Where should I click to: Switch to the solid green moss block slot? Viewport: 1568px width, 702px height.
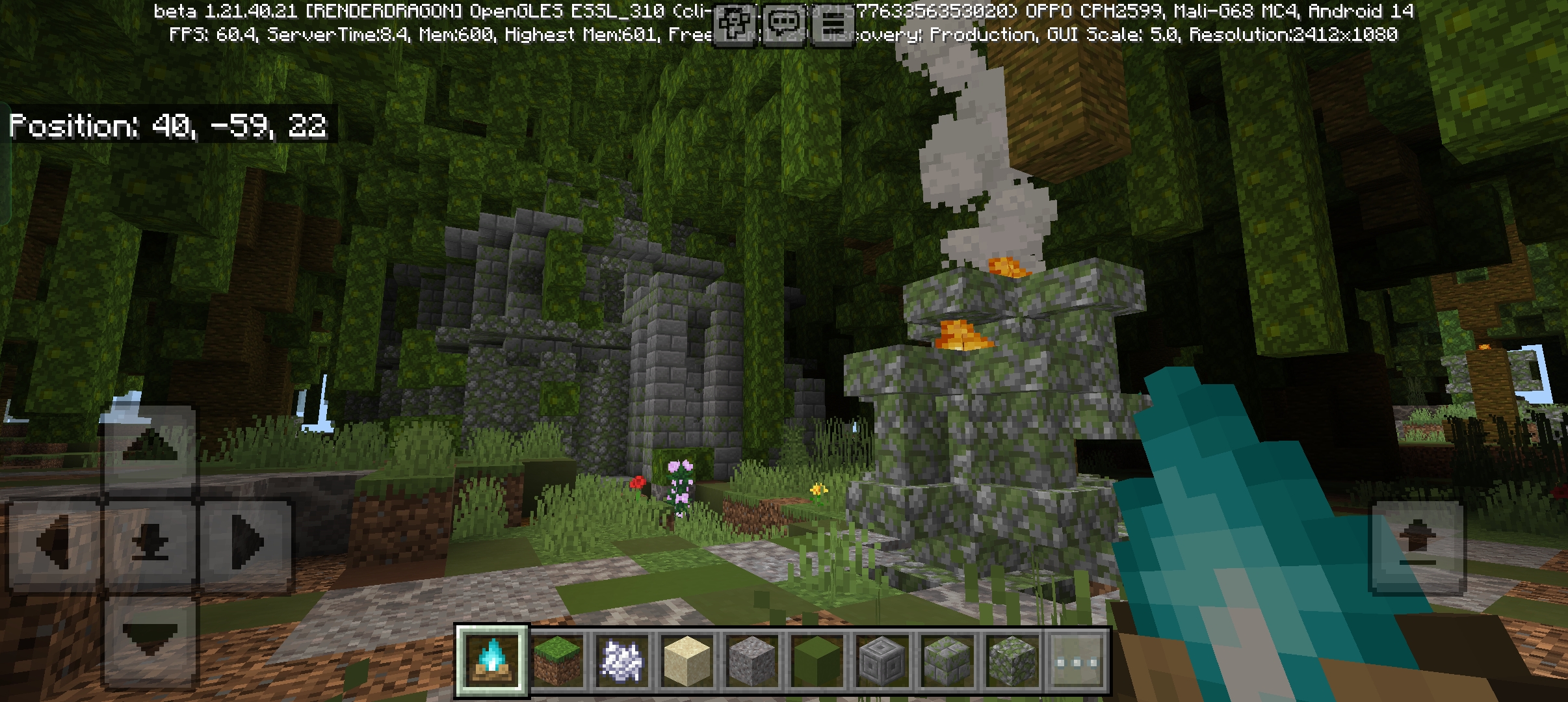[817, 661]
